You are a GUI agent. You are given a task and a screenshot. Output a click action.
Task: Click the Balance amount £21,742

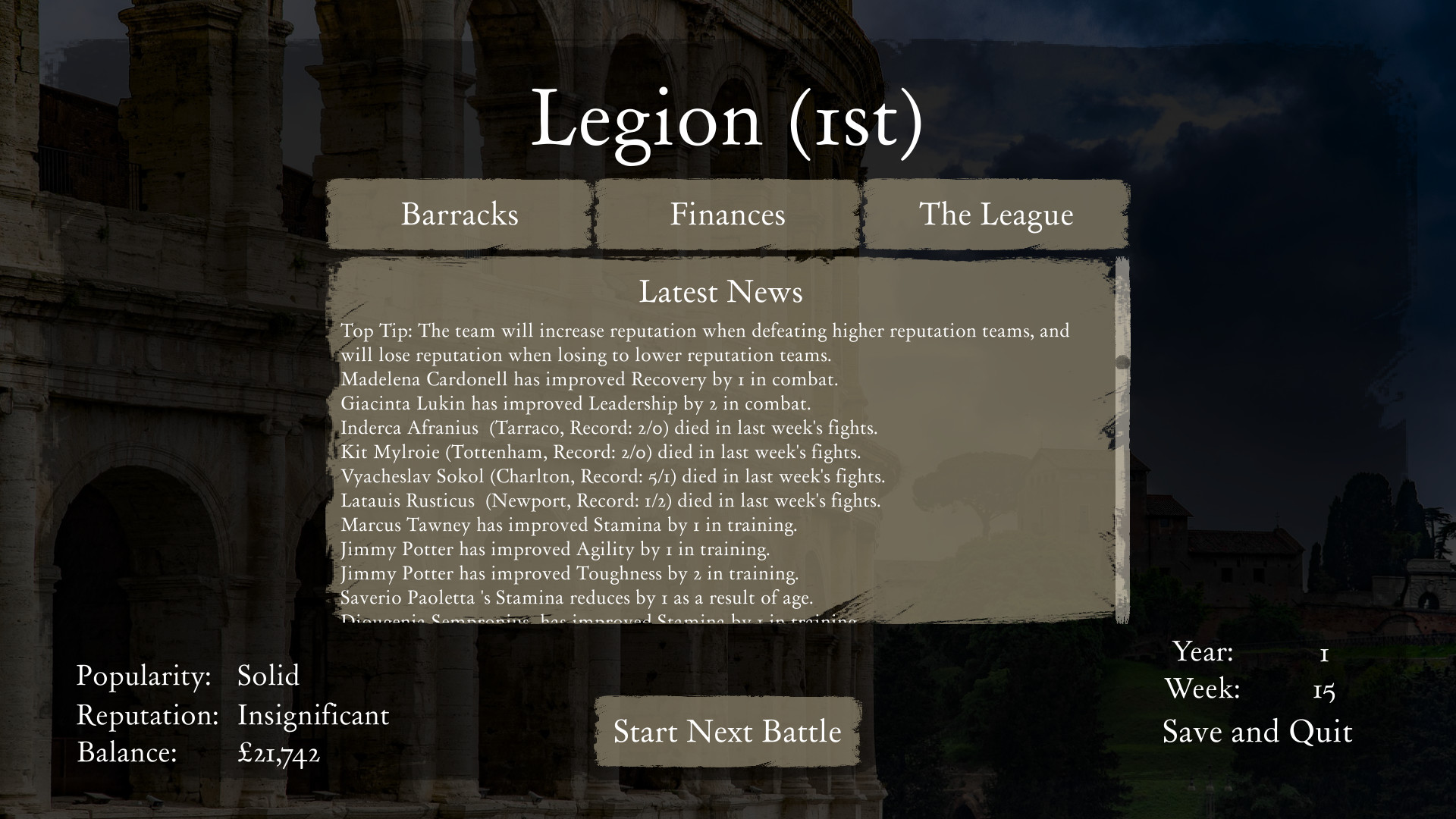pos(279,754)
